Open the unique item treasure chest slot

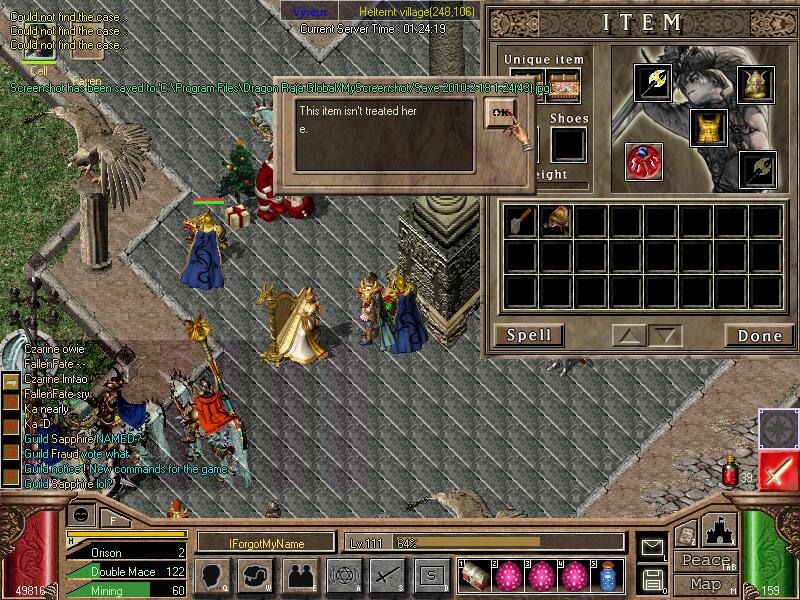pyautogui.click(x=563, y=88)
